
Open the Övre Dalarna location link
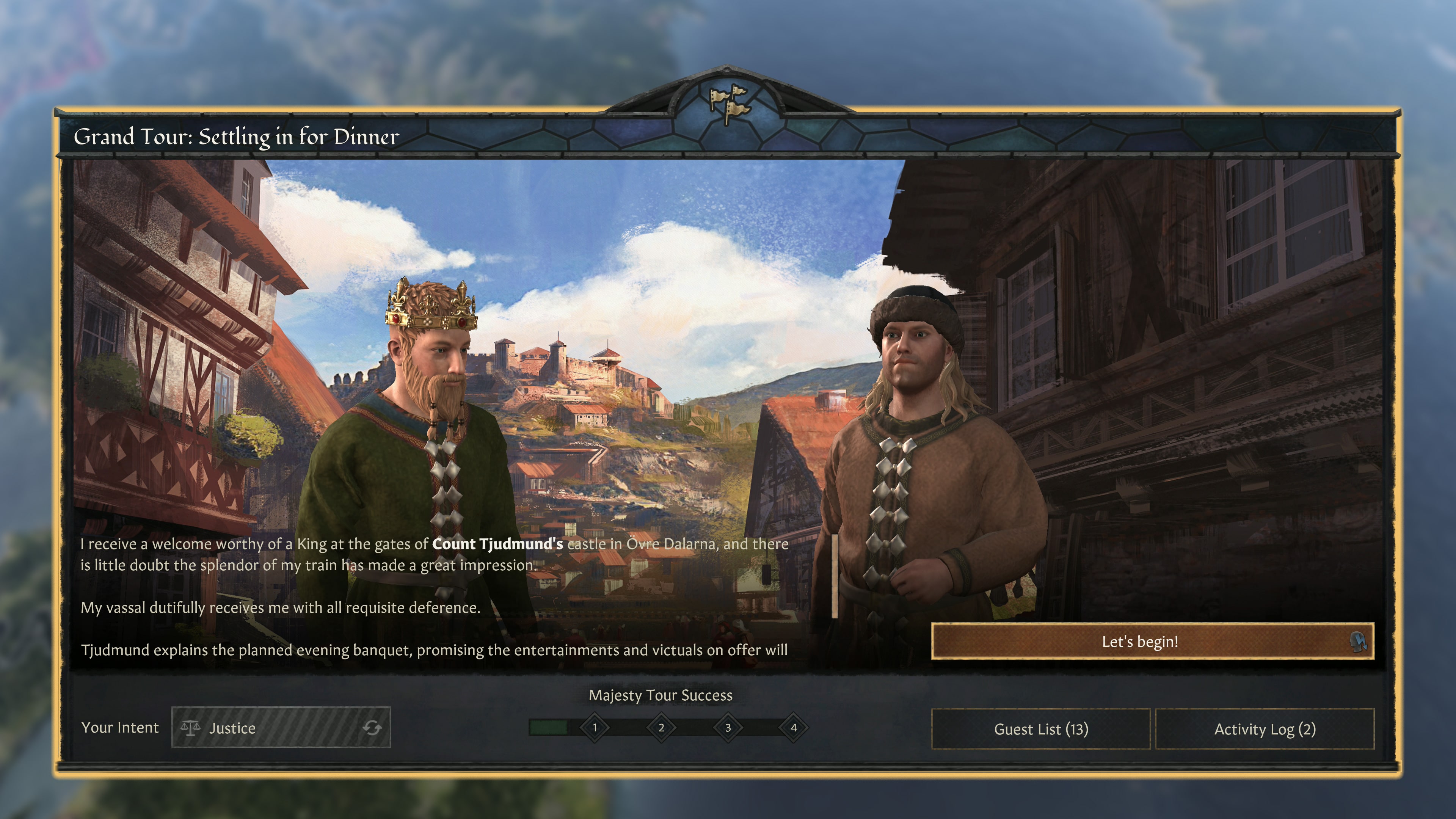click(669, 544)
